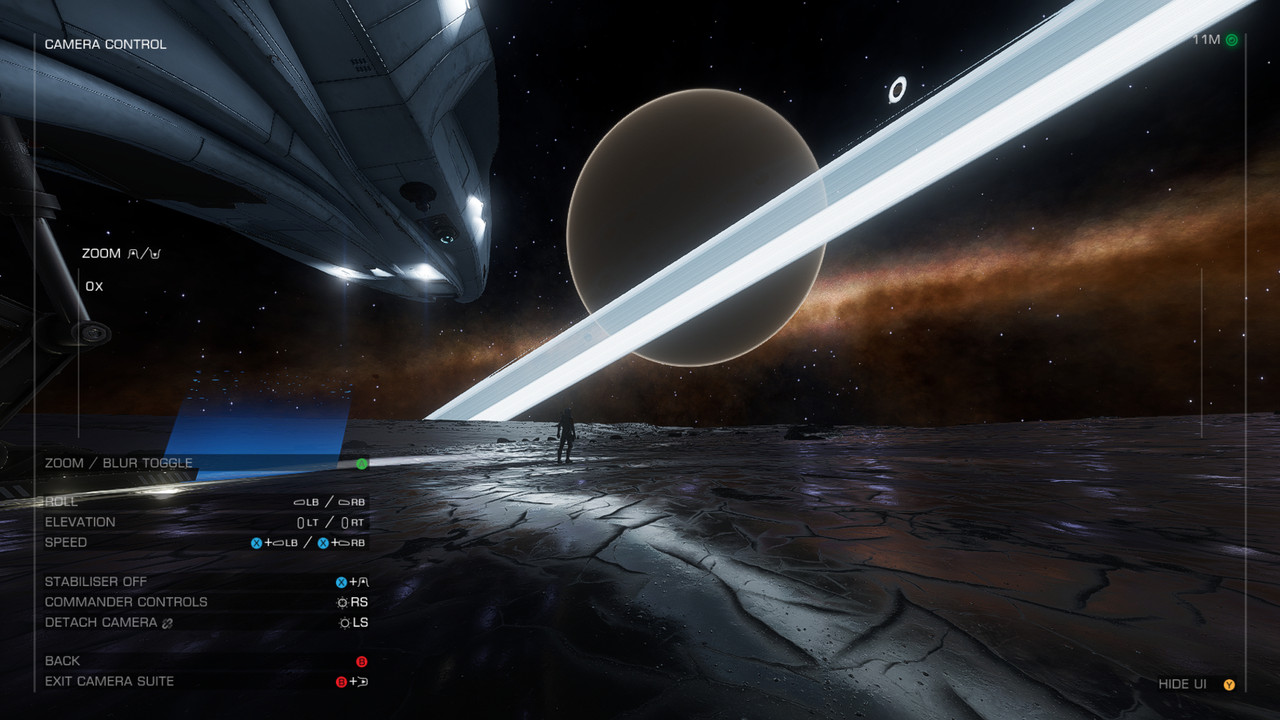Switch to Commander Controls
The width and height of the screenshot is (1280, 720).
coord(126,602)
